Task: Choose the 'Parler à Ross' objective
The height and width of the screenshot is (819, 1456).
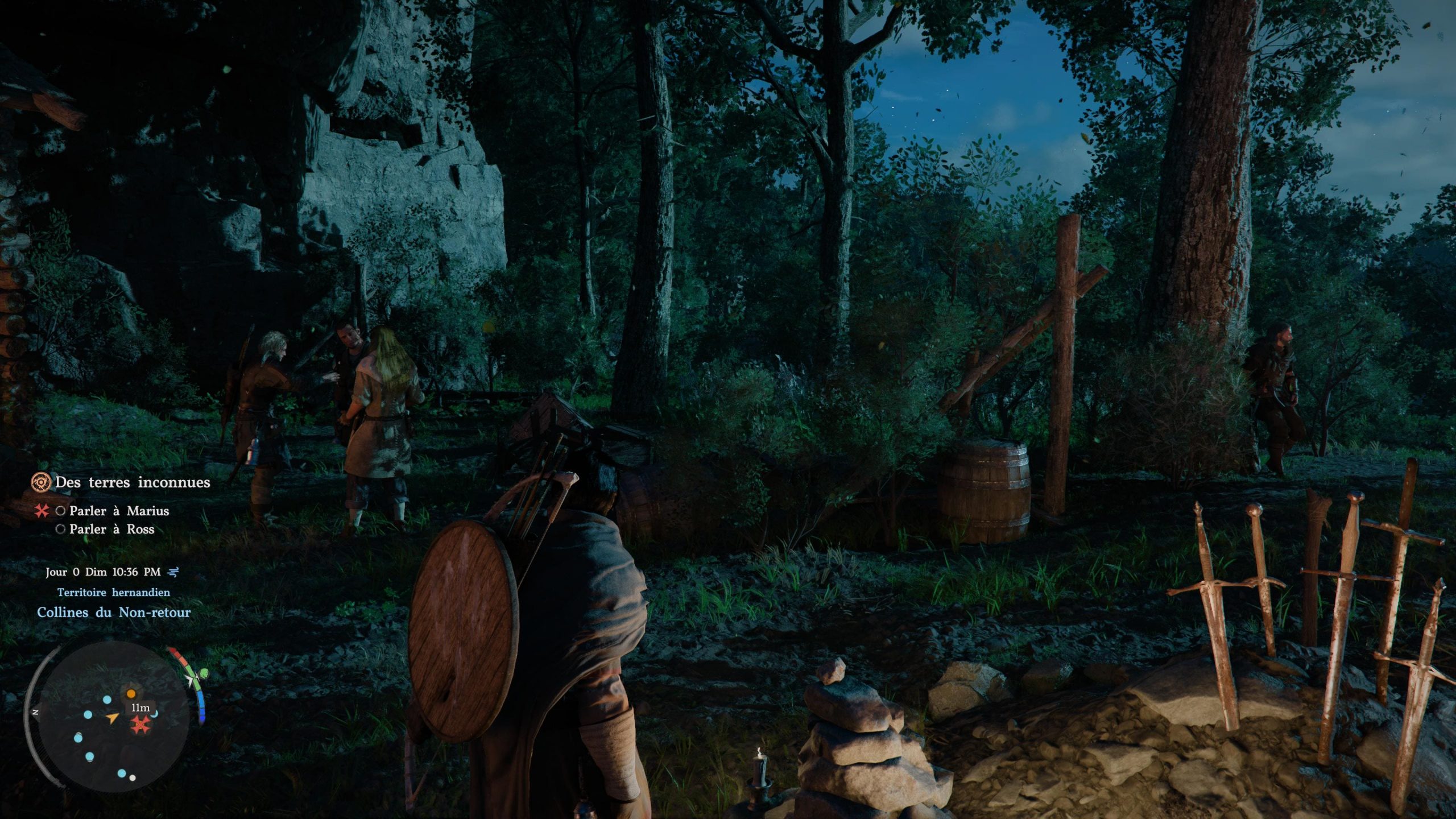Action: [111, 529]
